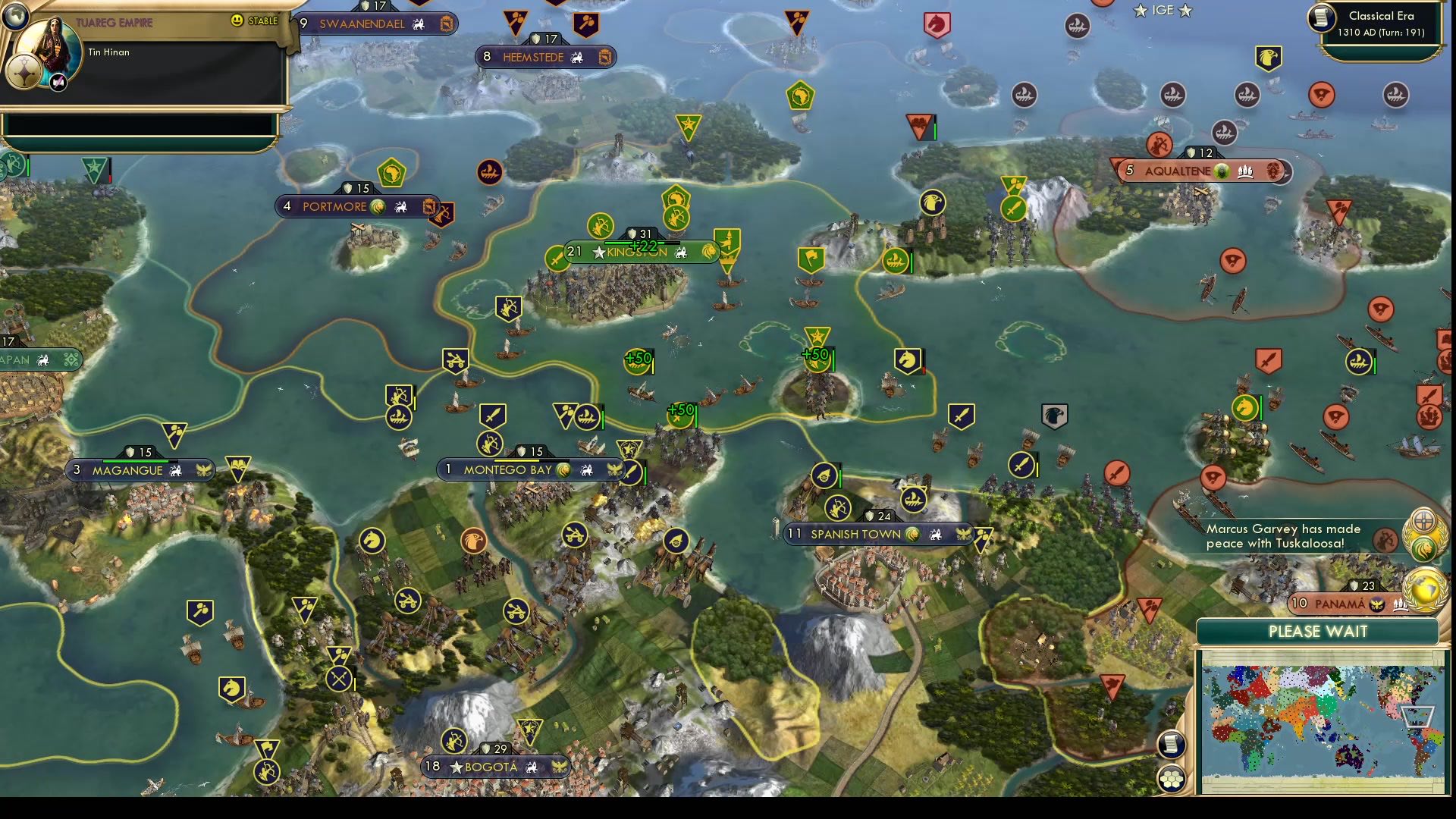The width and height of the screenshot is (1456, 819).
Task: Open the globe icon in top-left corner
Action: click(15, 15)
